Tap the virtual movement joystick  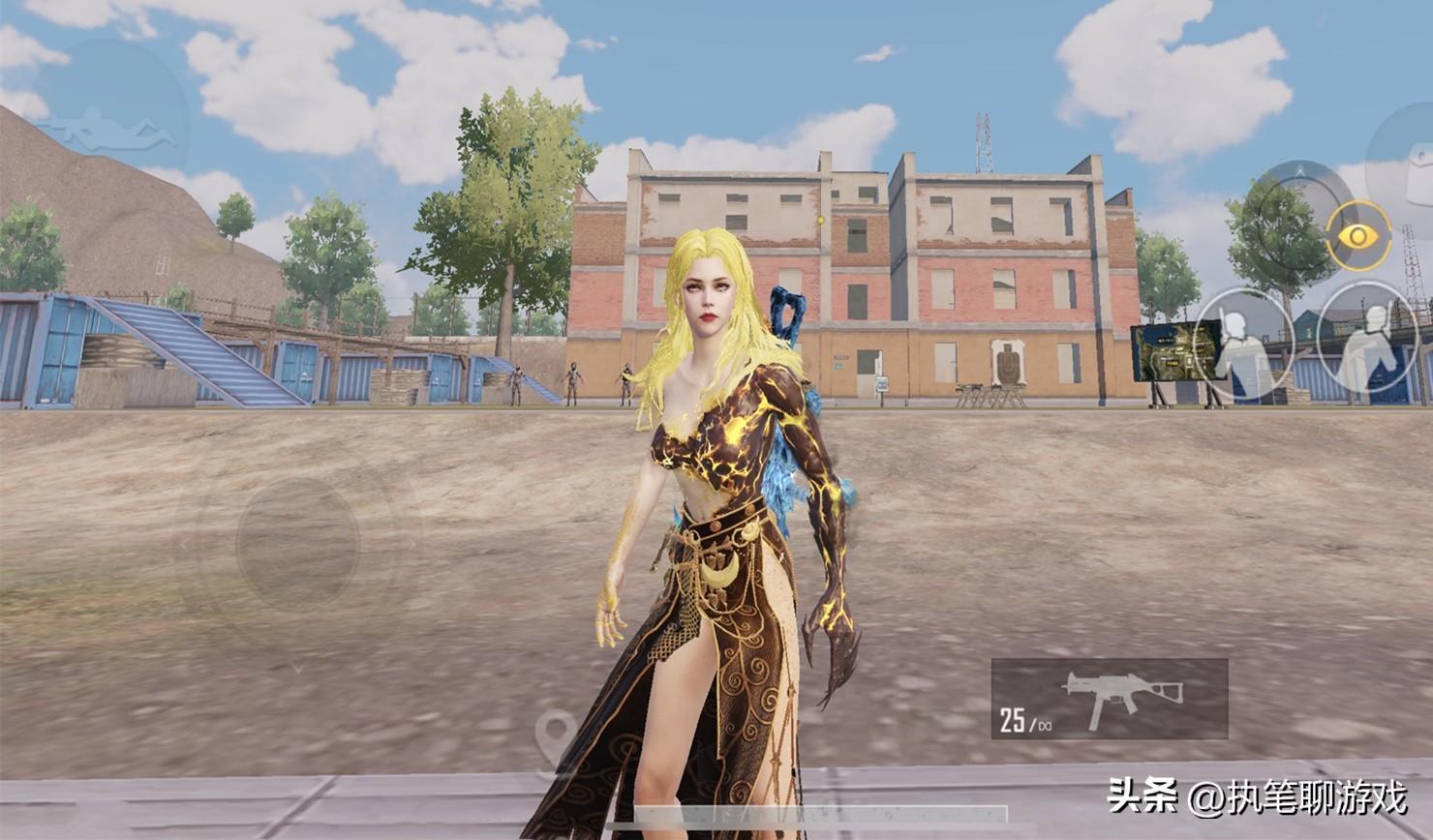[x=297, y=545]
